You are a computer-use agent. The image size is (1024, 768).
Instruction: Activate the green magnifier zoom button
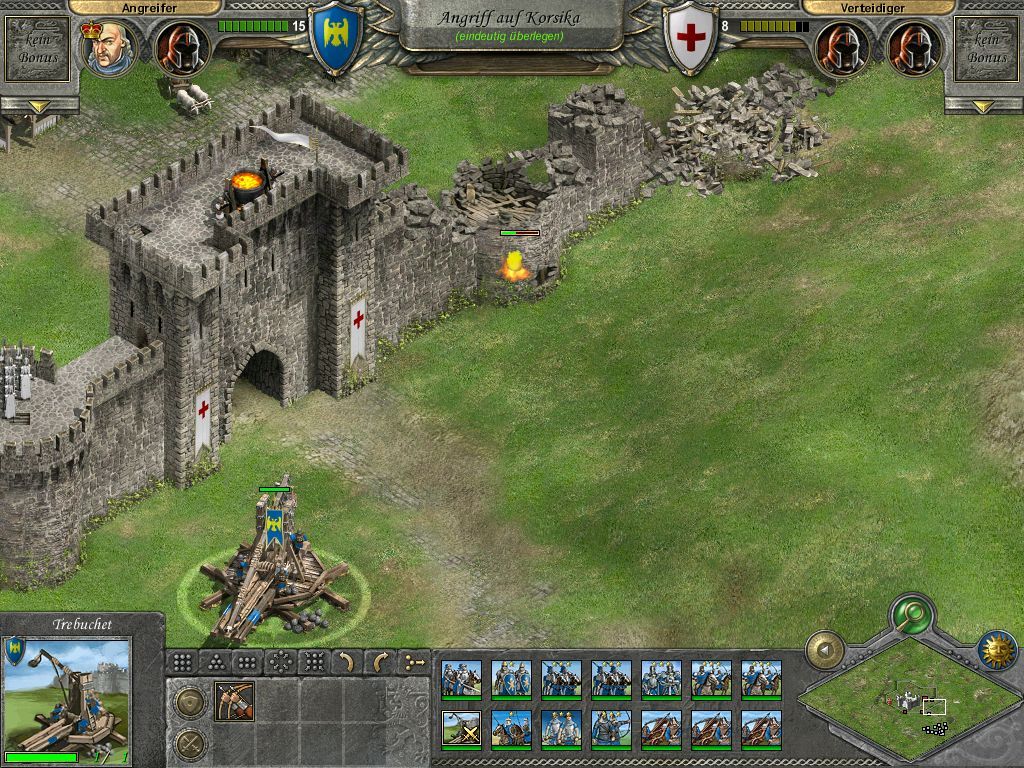point(911,612)
